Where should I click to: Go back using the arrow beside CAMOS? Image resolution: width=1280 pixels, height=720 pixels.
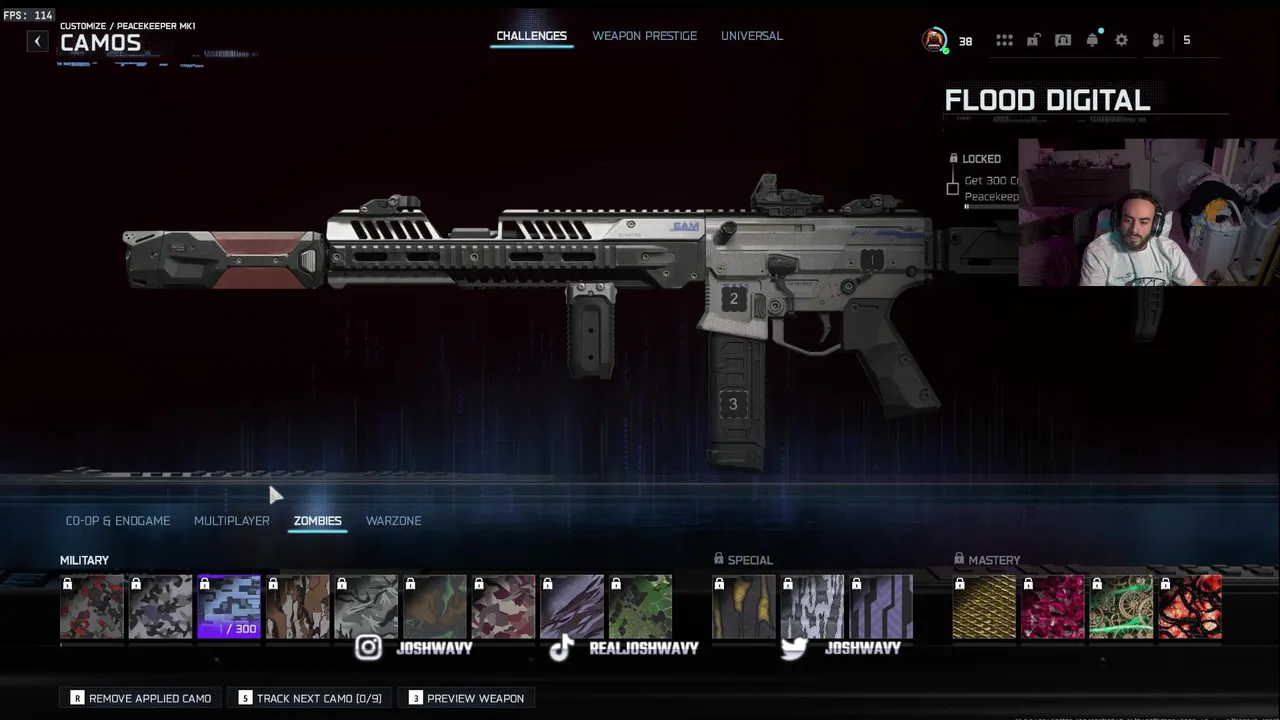click(x=37, y=41)
